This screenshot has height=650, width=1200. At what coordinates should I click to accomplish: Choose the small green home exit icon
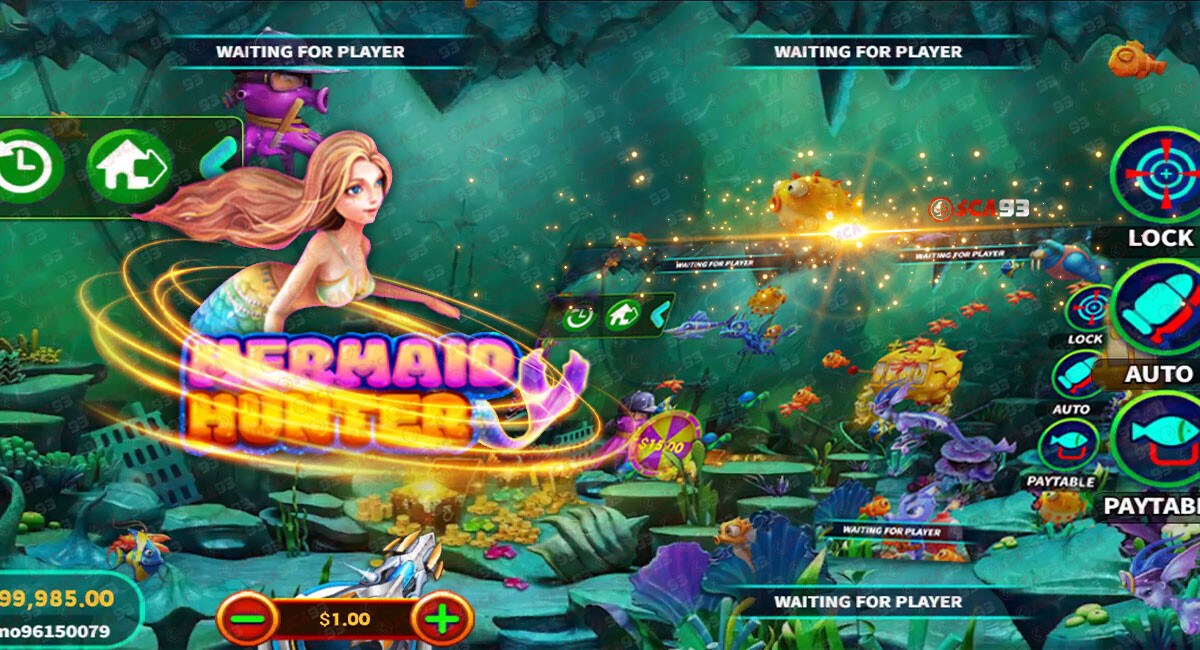pyautogui.click(x=621, y=317)
